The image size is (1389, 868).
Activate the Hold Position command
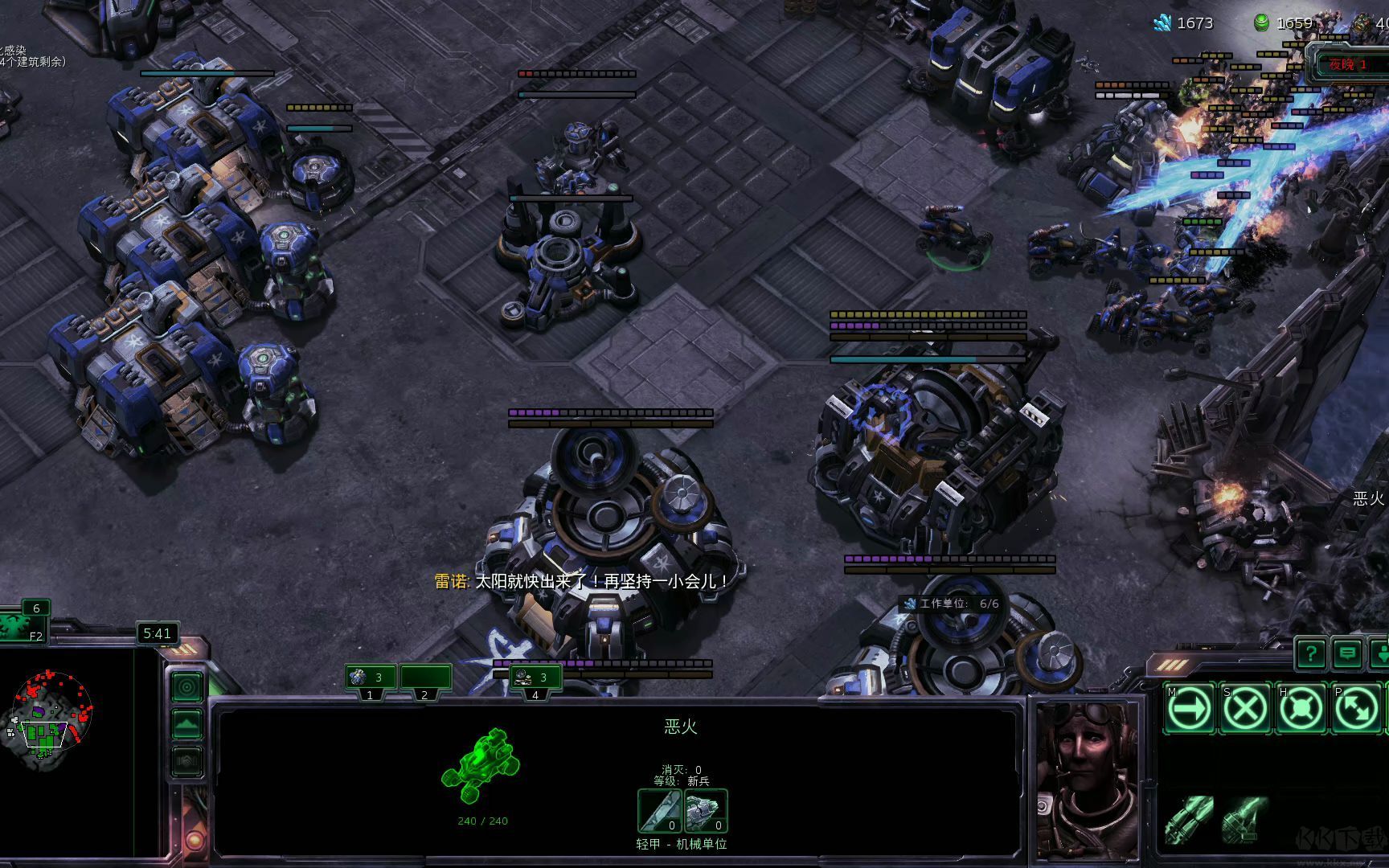tap(1300, 709)
